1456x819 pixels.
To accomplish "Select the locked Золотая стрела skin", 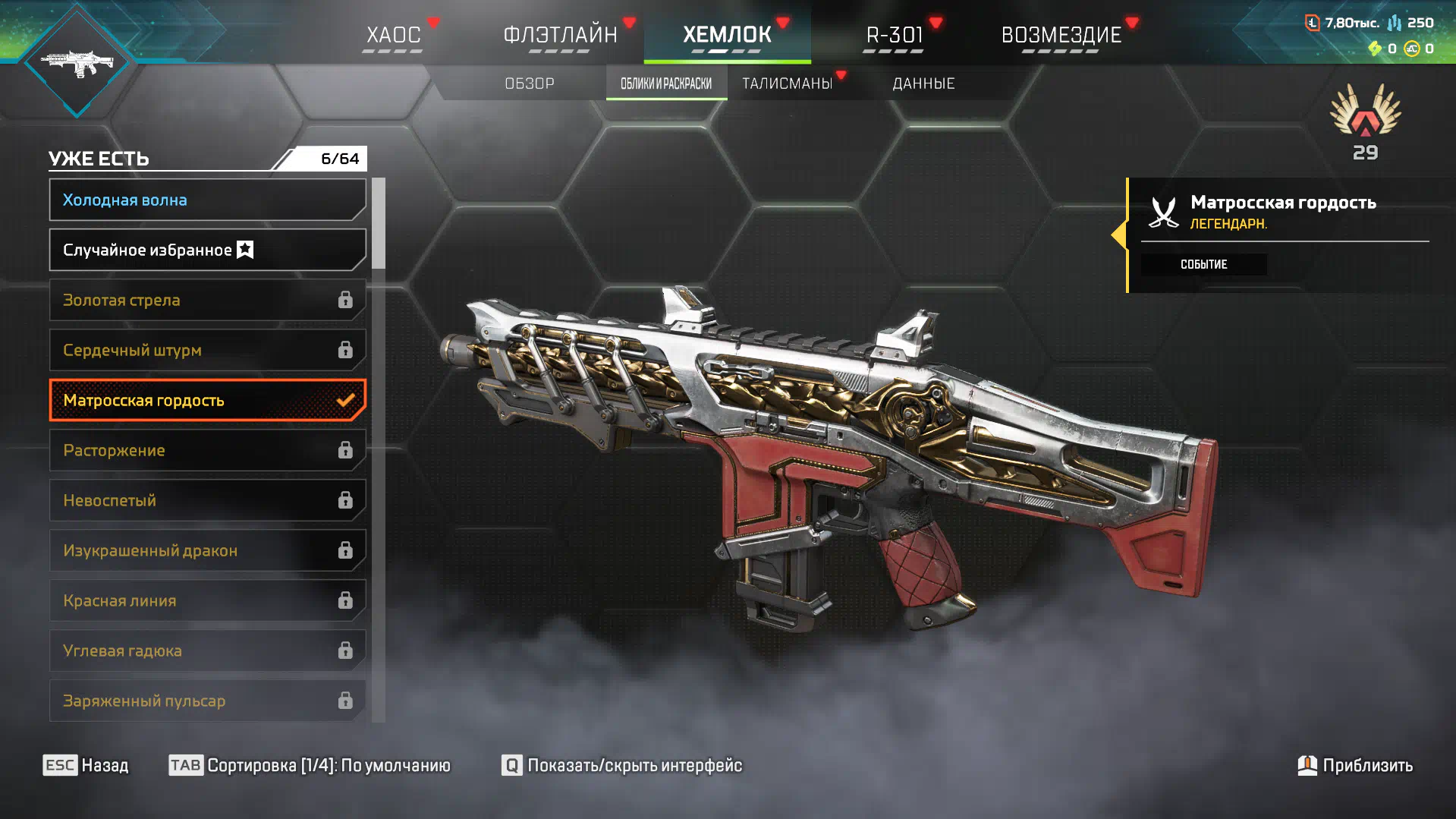I will (x=207, y=300).
